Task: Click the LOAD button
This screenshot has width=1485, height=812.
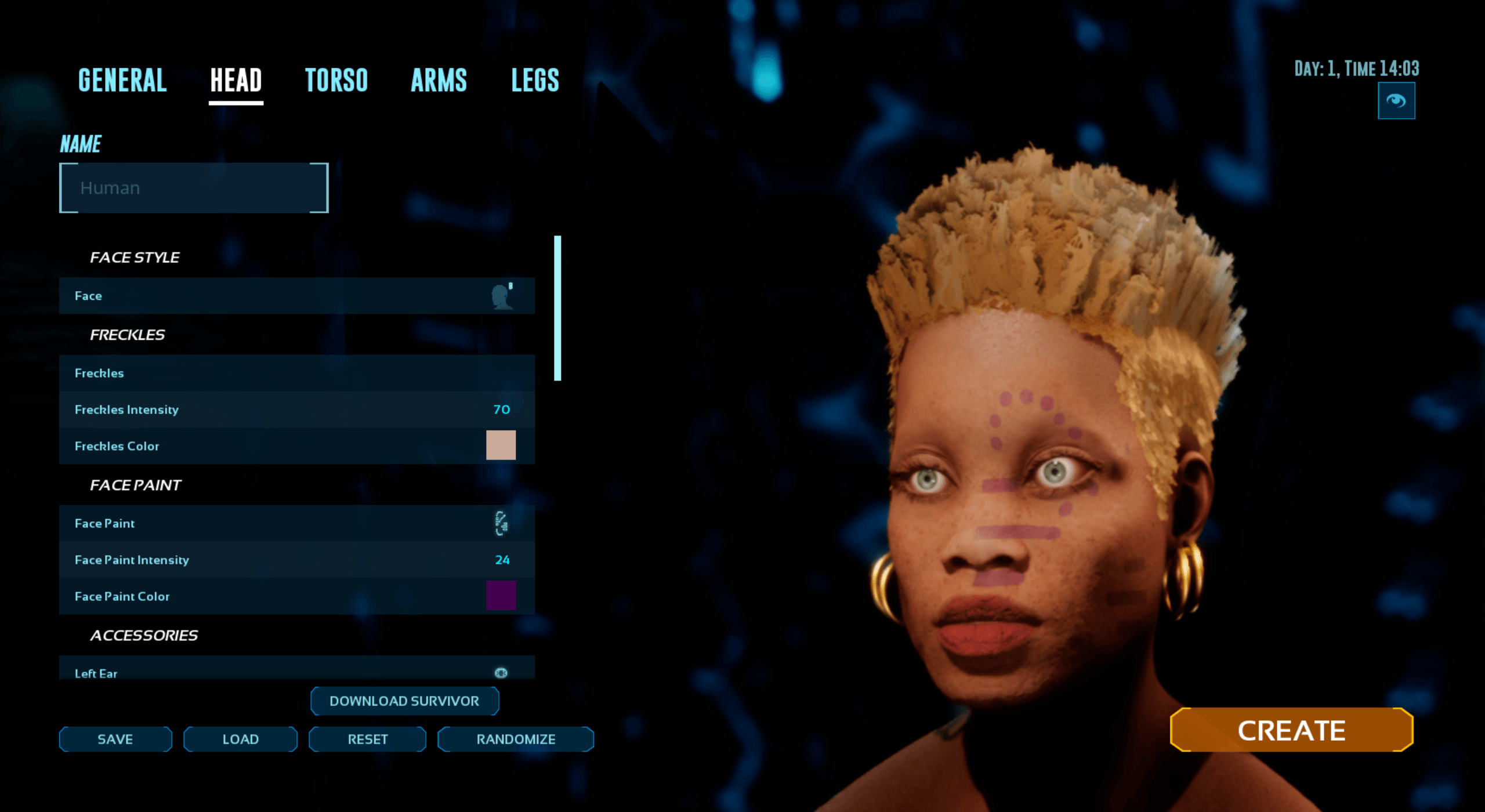Action: (240, 739)
